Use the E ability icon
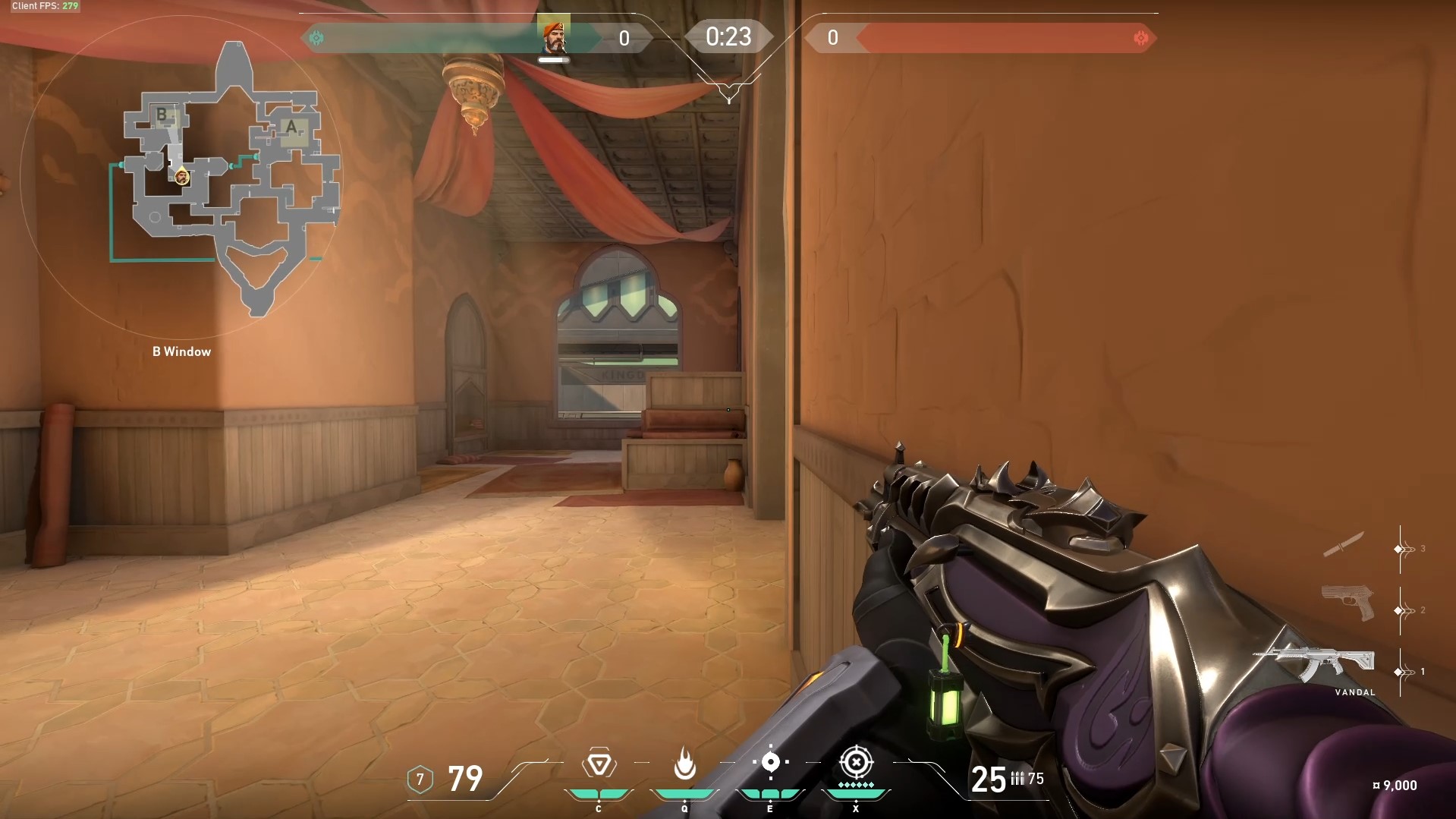This screenshot has height=819, width=1456. (x=770, y=762)
